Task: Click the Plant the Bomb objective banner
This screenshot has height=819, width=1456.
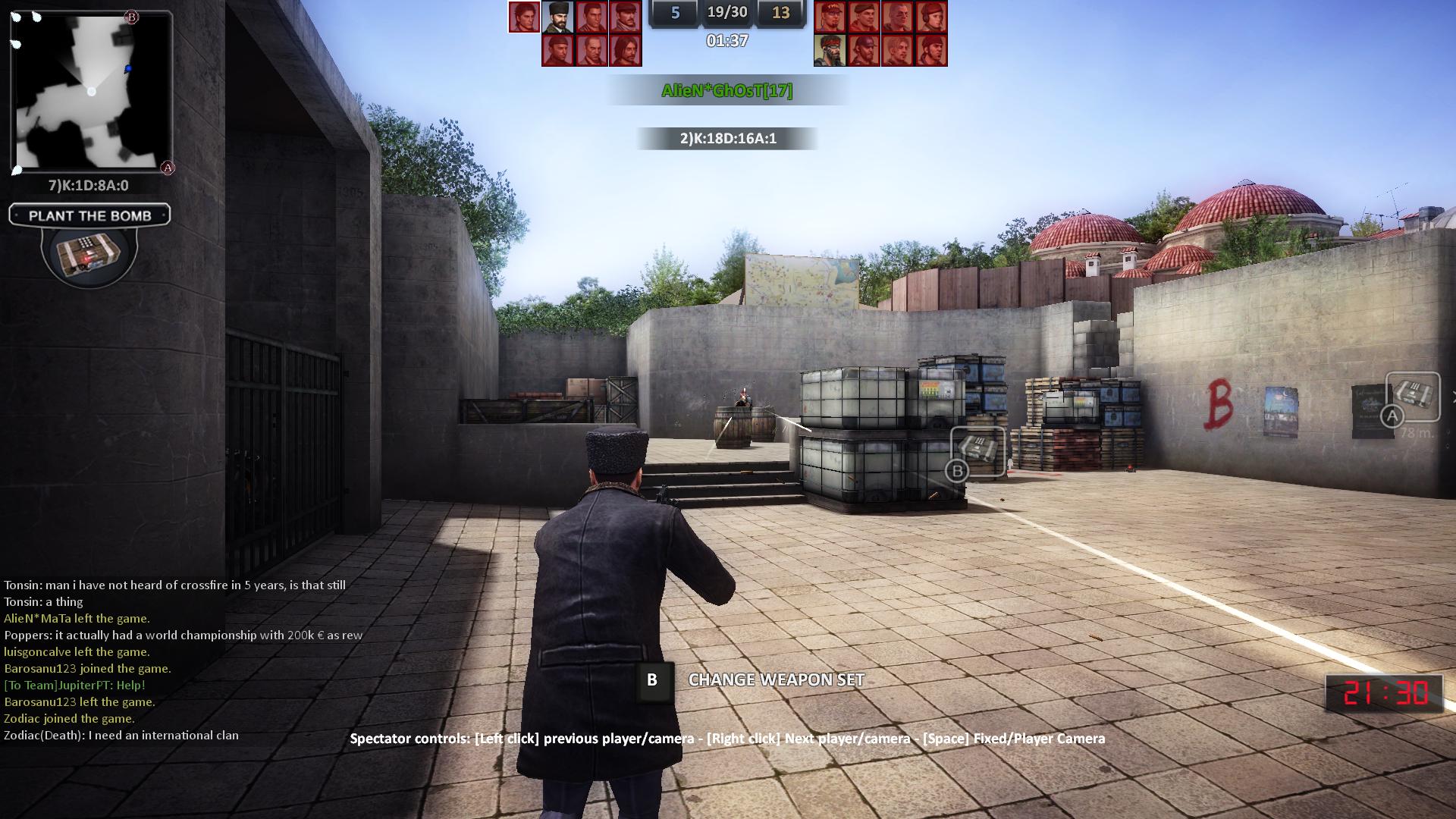Action: pyautogui.click(x=89, y=215)
